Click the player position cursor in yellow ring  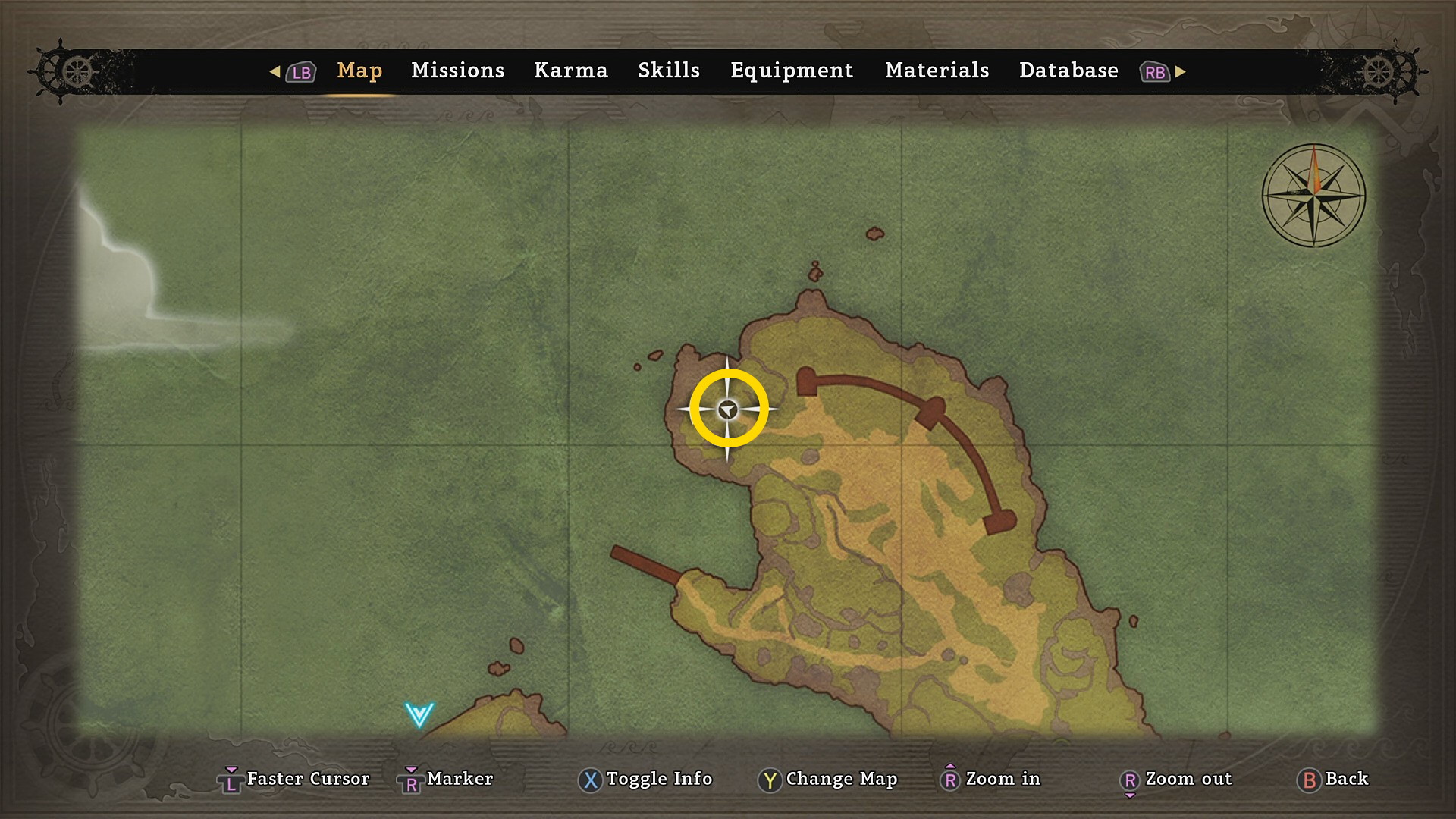click(x=728, y=409)
